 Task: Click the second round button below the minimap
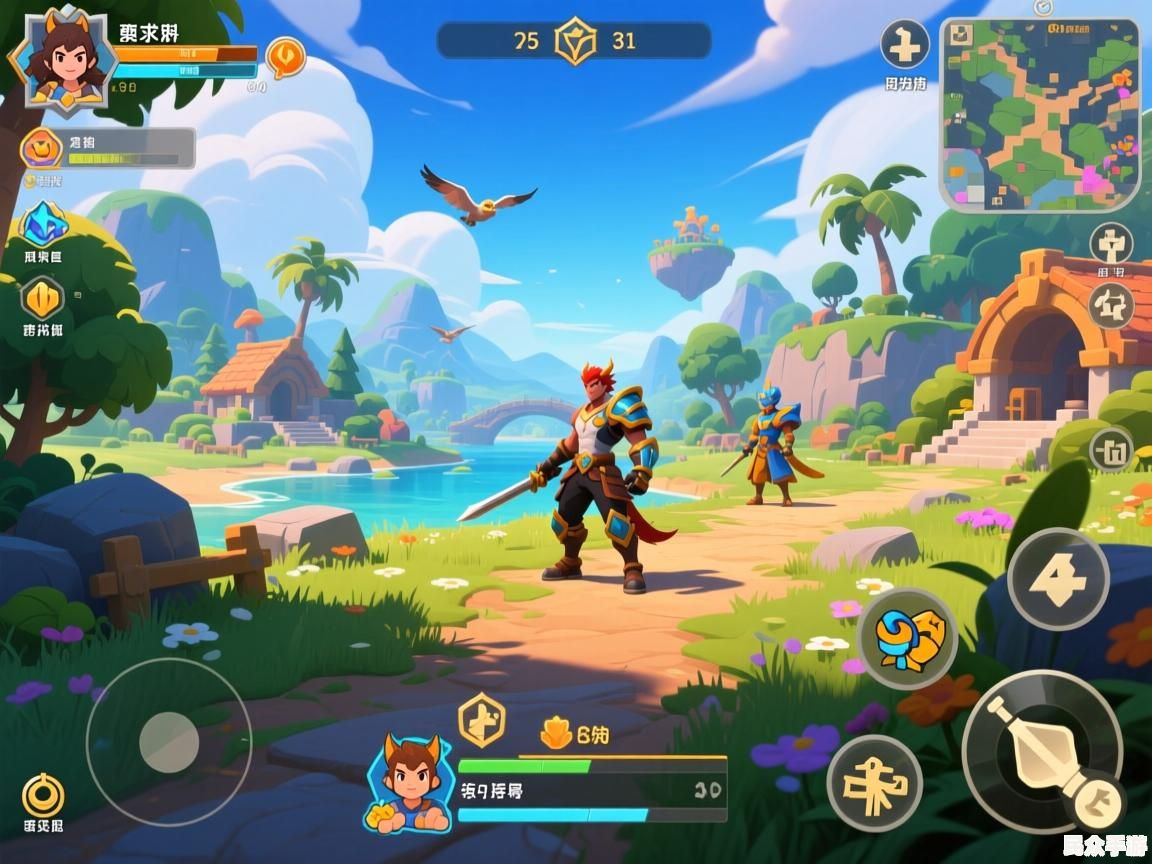click(x=1111, y=305)
